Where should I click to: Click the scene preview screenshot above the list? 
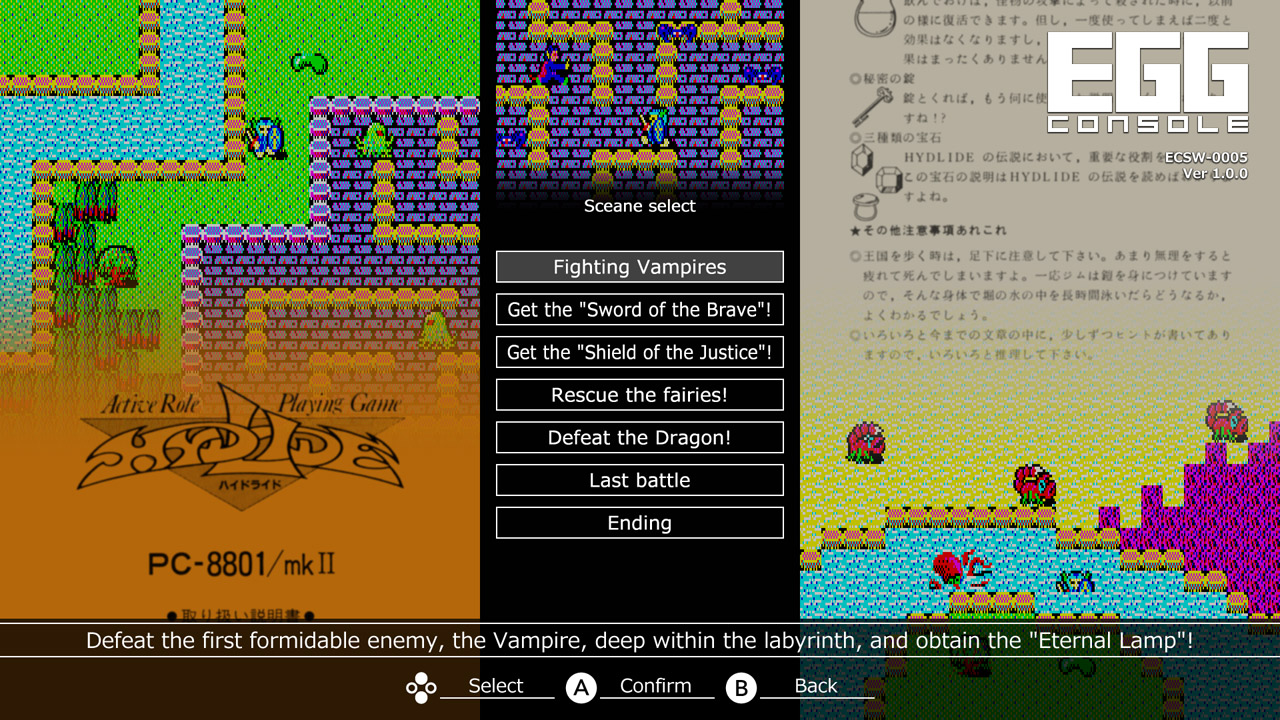pos(639,95)
